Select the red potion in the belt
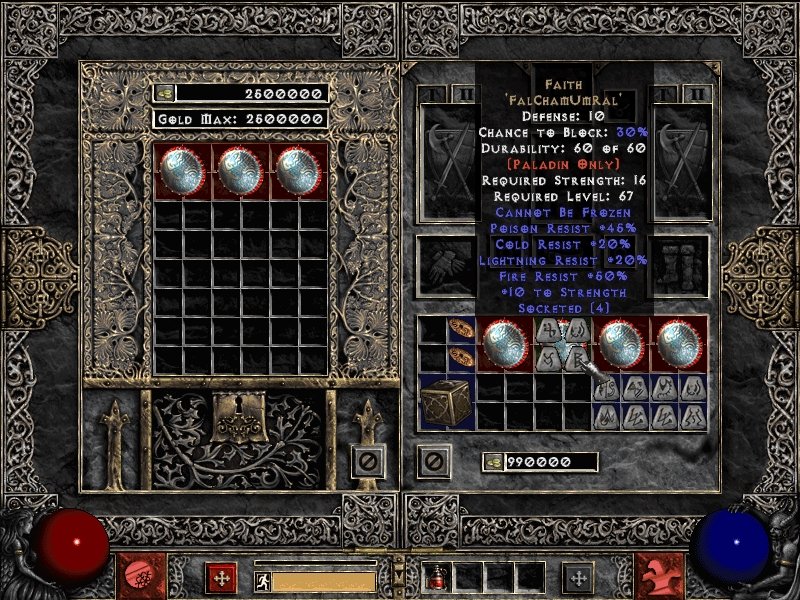The width and height of the screenshot is (800, 600). pyautogui.click(x=437, y=577)
